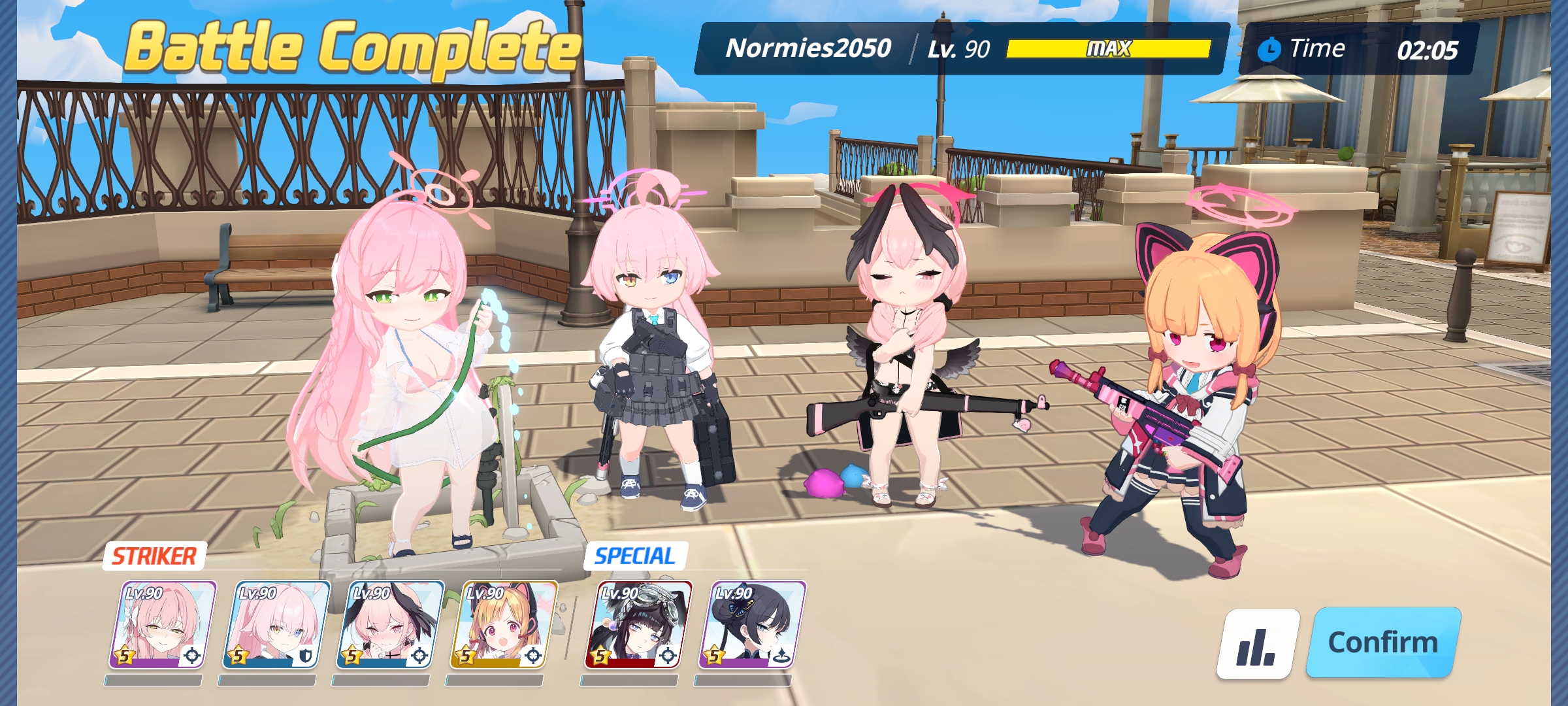Select the striker portrait with odd-colored eyes
This screenshot has height=706, width=1568.
pyautogui.click(x=276, y=625)
